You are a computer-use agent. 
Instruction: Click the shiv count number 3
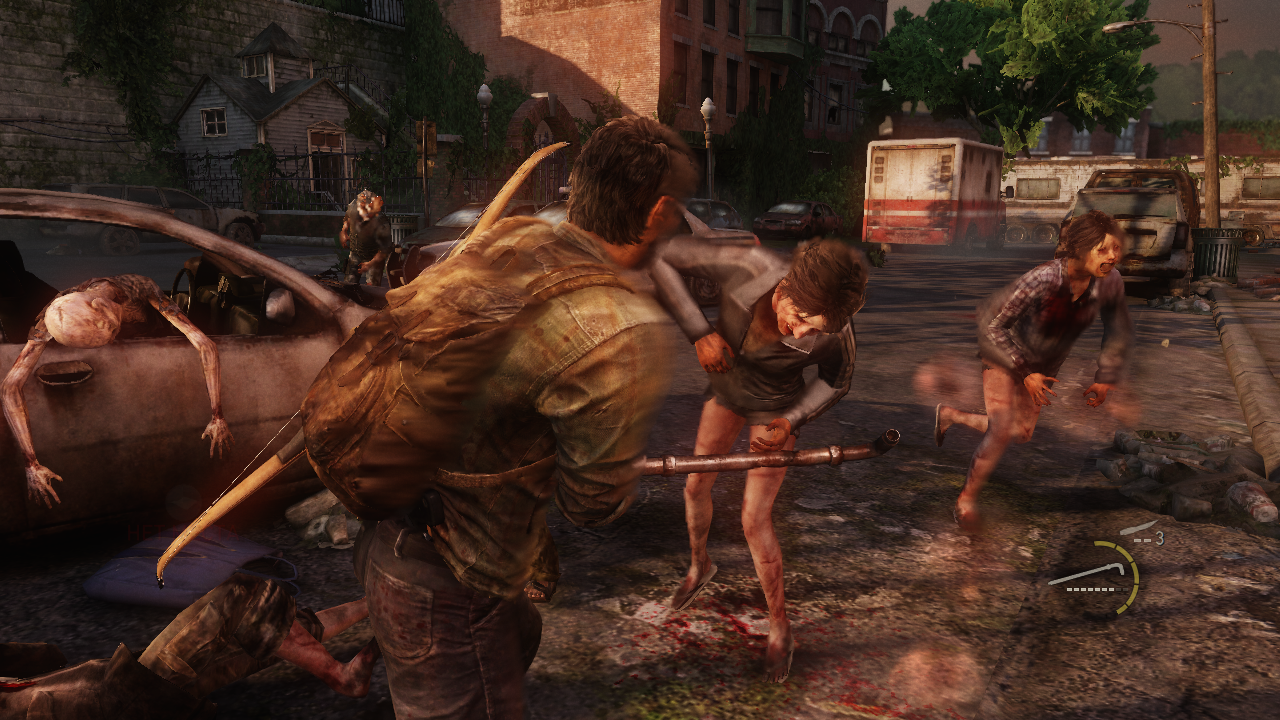point(1158,537)
